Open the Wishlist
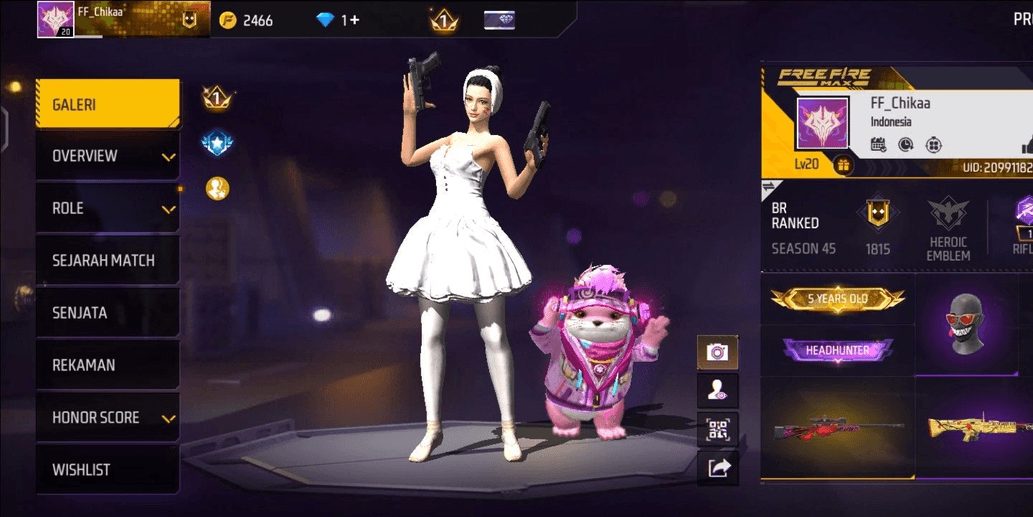 107,470
